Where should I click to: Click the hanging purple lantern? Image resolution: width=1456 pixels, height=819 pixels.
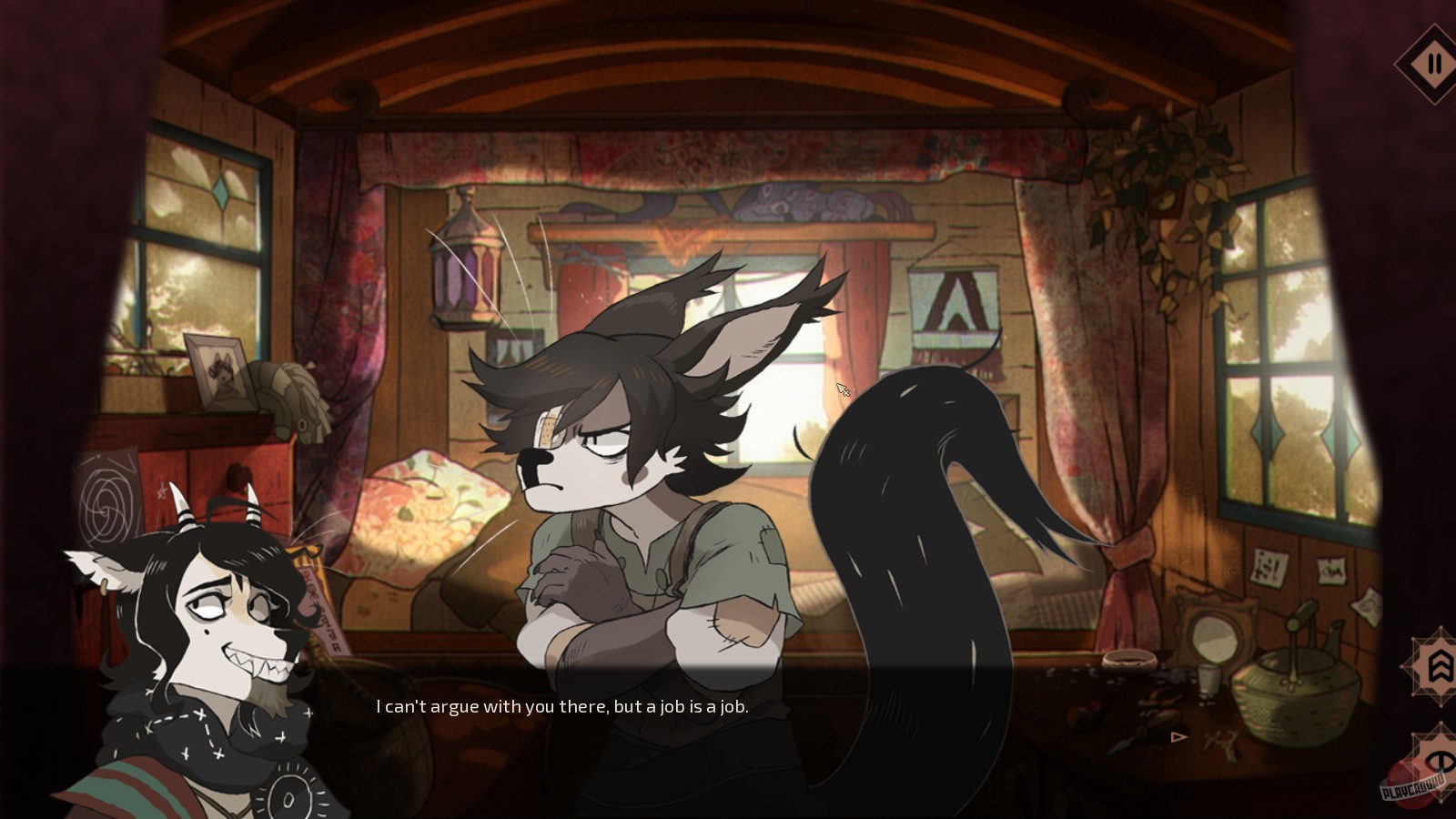coord(464,273)
